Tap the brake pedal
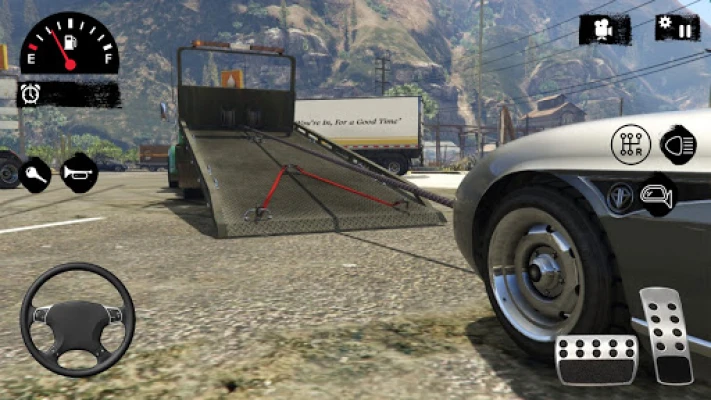 pyautogui.click(x=596, y=360)
